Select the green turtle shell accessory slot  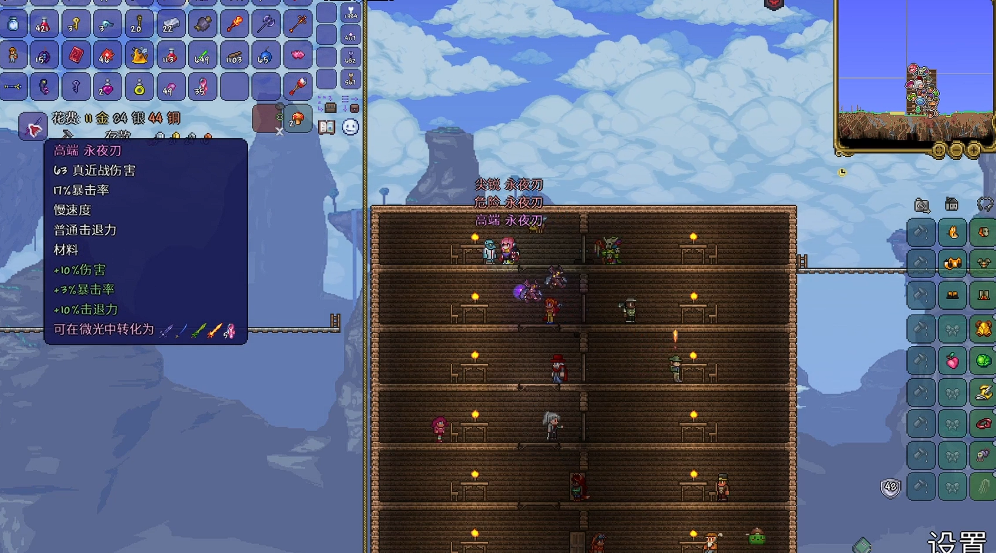(x=982, y=360)
